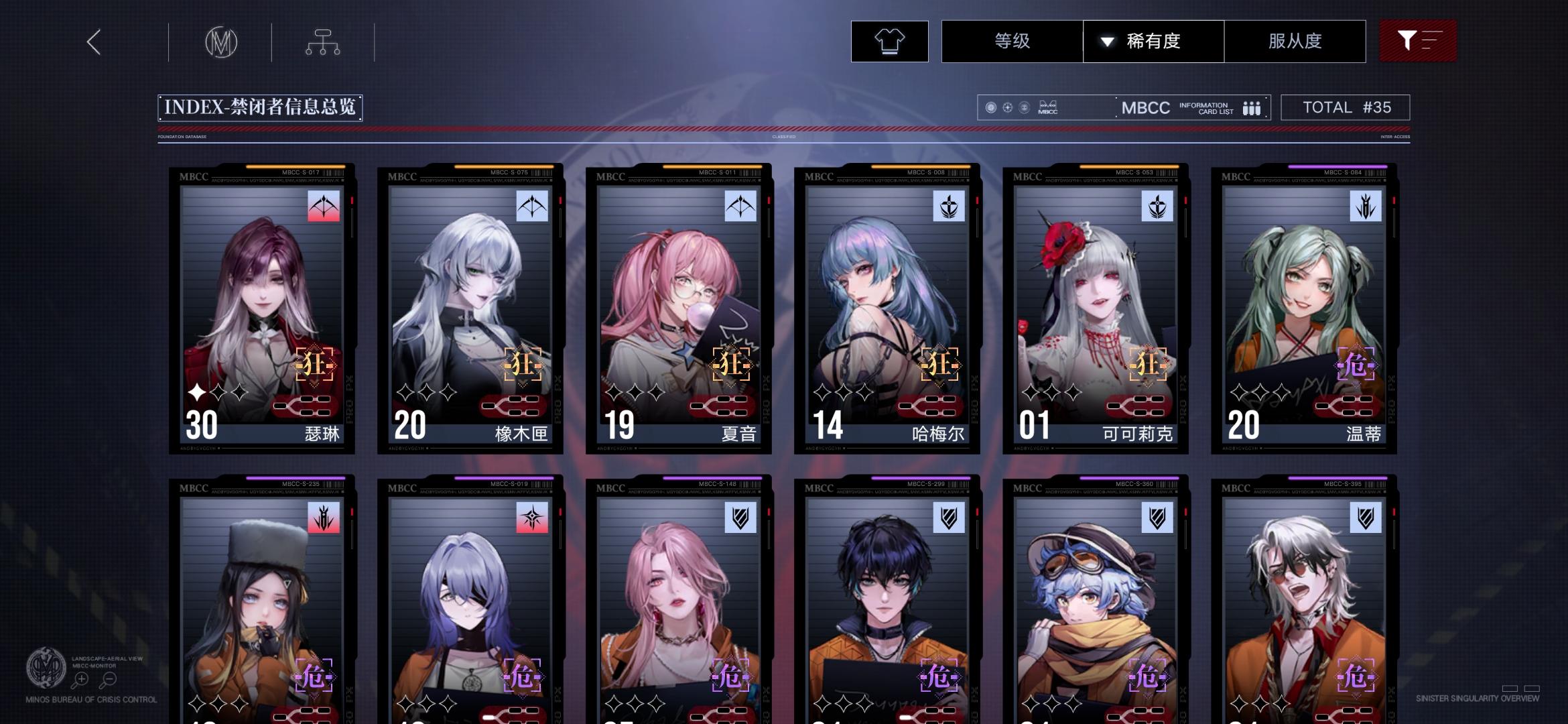Select the hierarchy/org-chart icon near the top
The image size is (1568, 724).
point(324,42)
